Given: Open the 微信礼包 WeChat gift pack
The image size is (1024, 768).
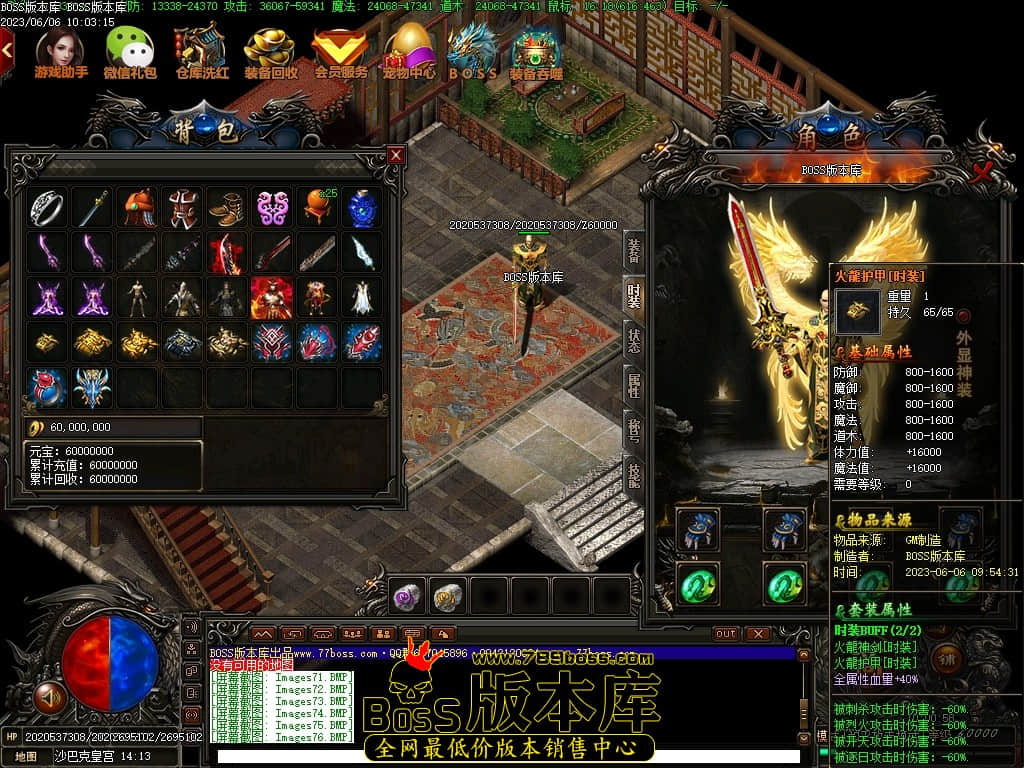Looking at the screenshot, I should click(130, 52).
